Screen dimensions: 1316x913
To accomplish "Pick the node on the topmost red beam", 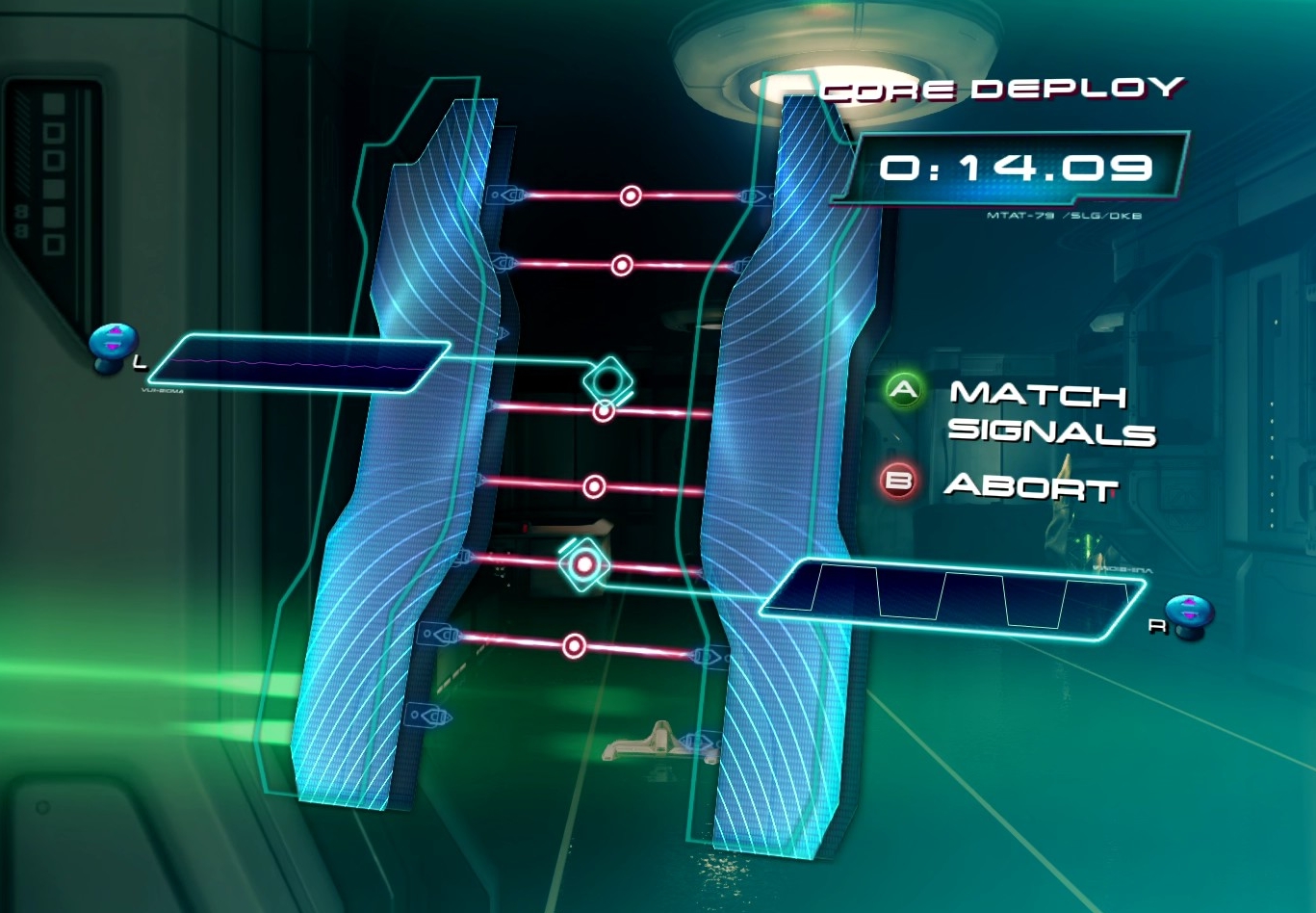I will pos(631,196).
